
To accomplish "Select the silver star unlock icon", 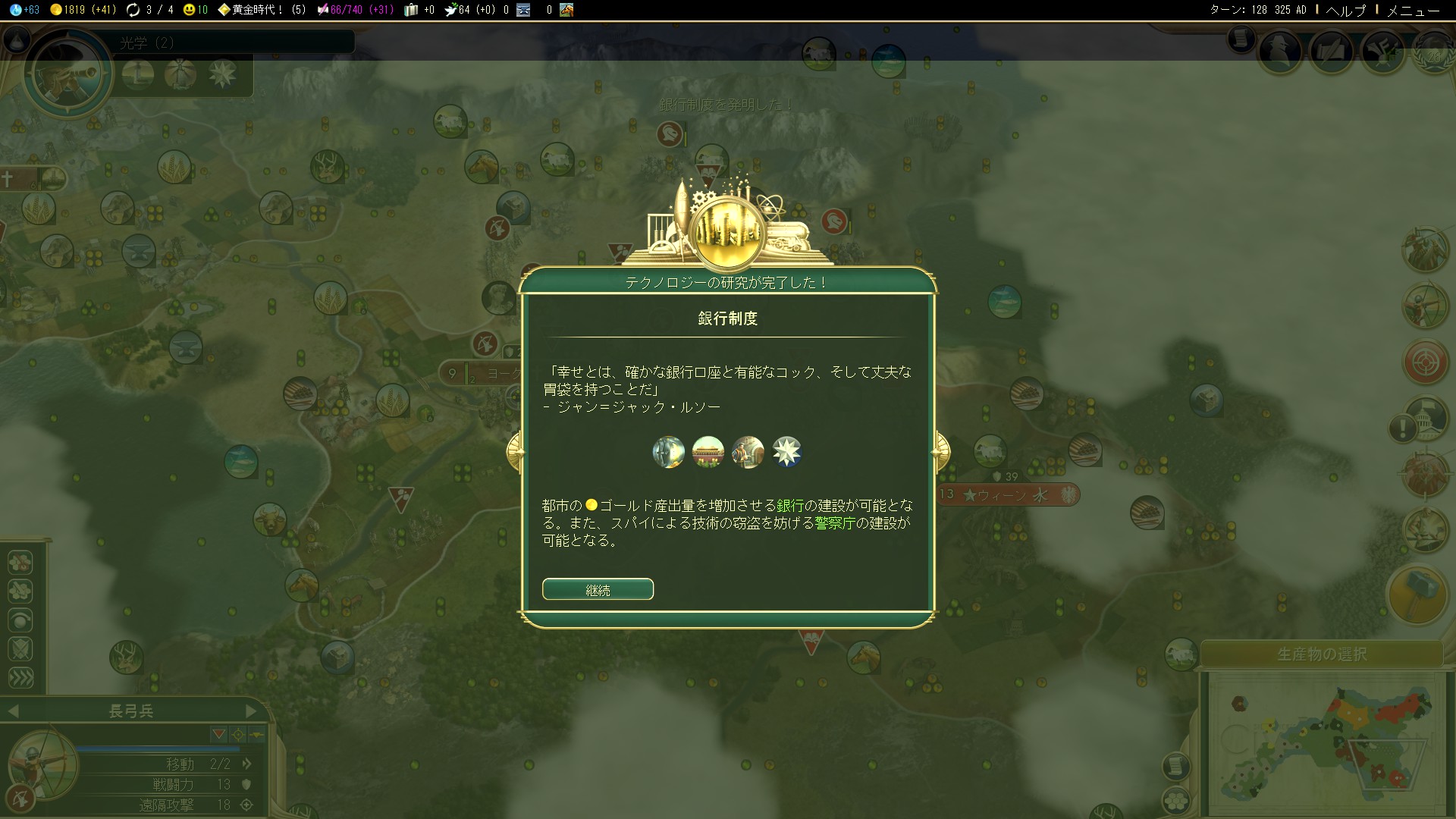I will pos(786,452).
